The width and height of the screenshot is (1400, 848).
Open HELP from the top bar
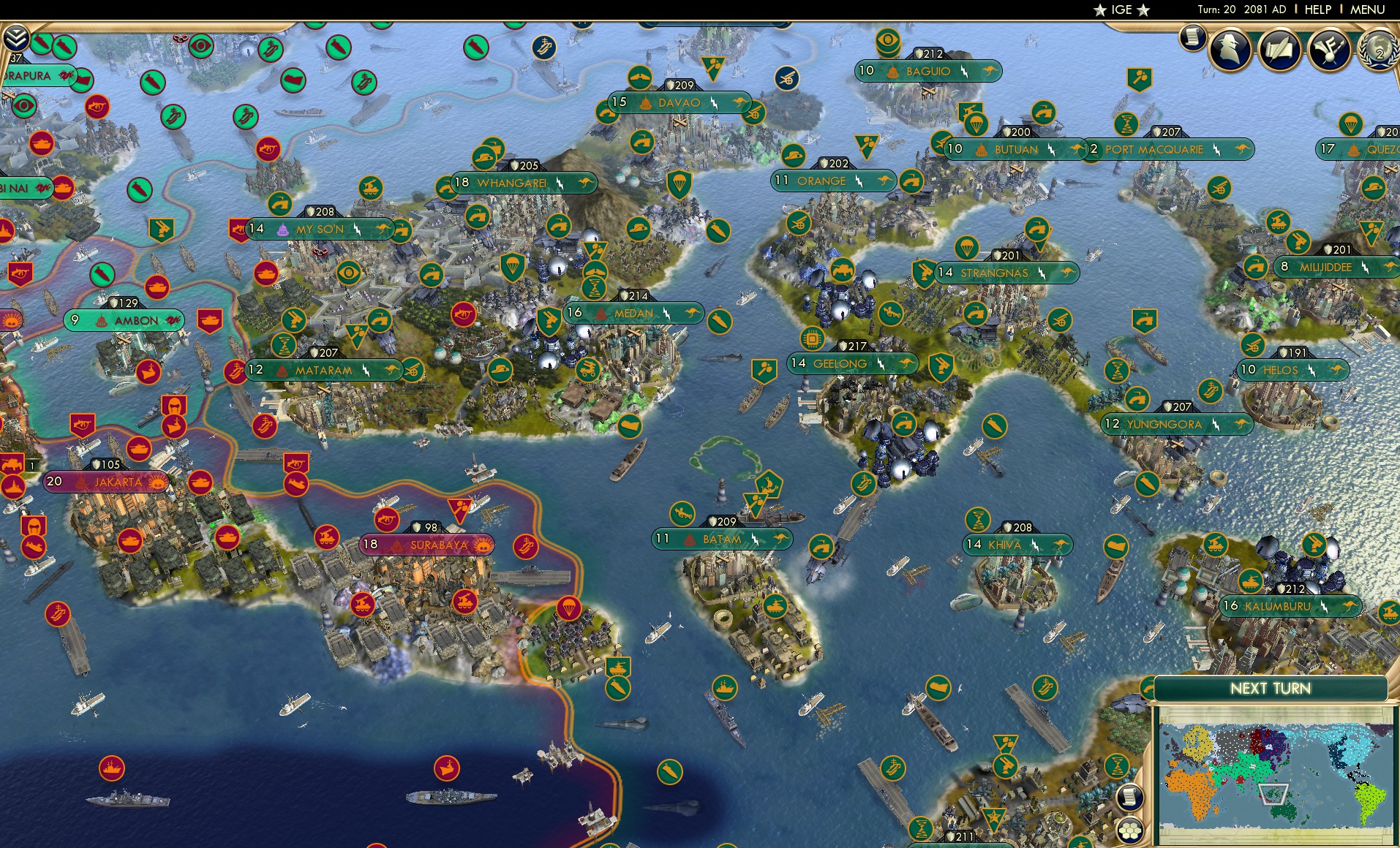pyautogui.click(x=1317, y=10)
